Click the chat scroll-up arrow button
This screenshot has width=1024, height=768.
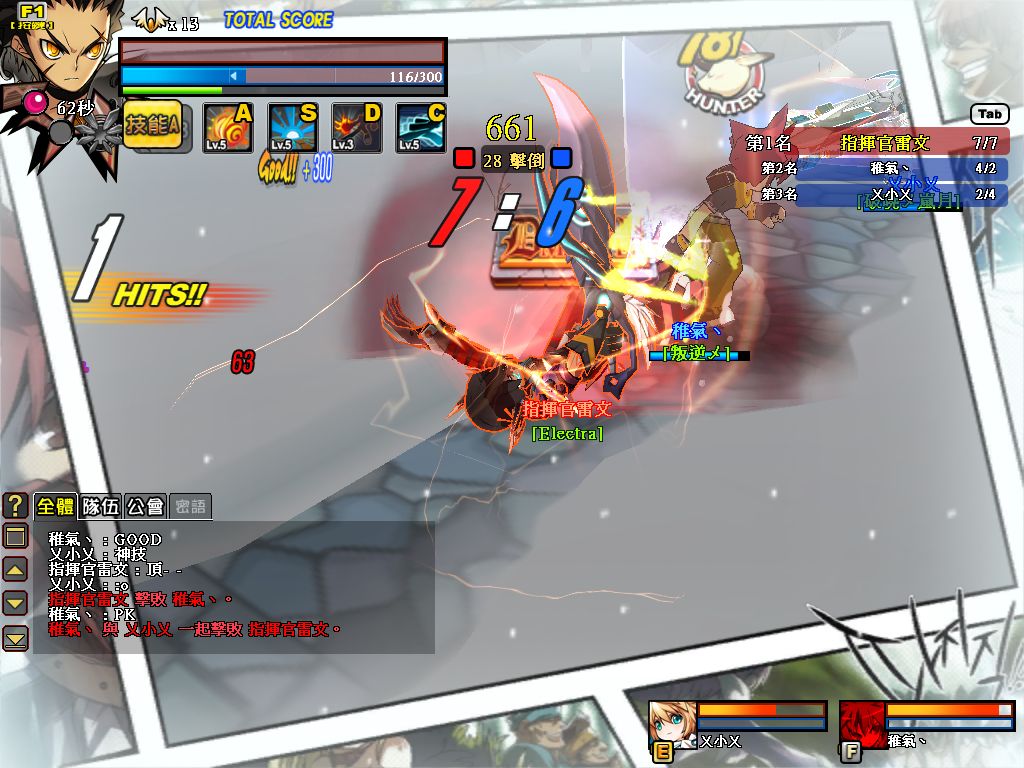(15, 570)
